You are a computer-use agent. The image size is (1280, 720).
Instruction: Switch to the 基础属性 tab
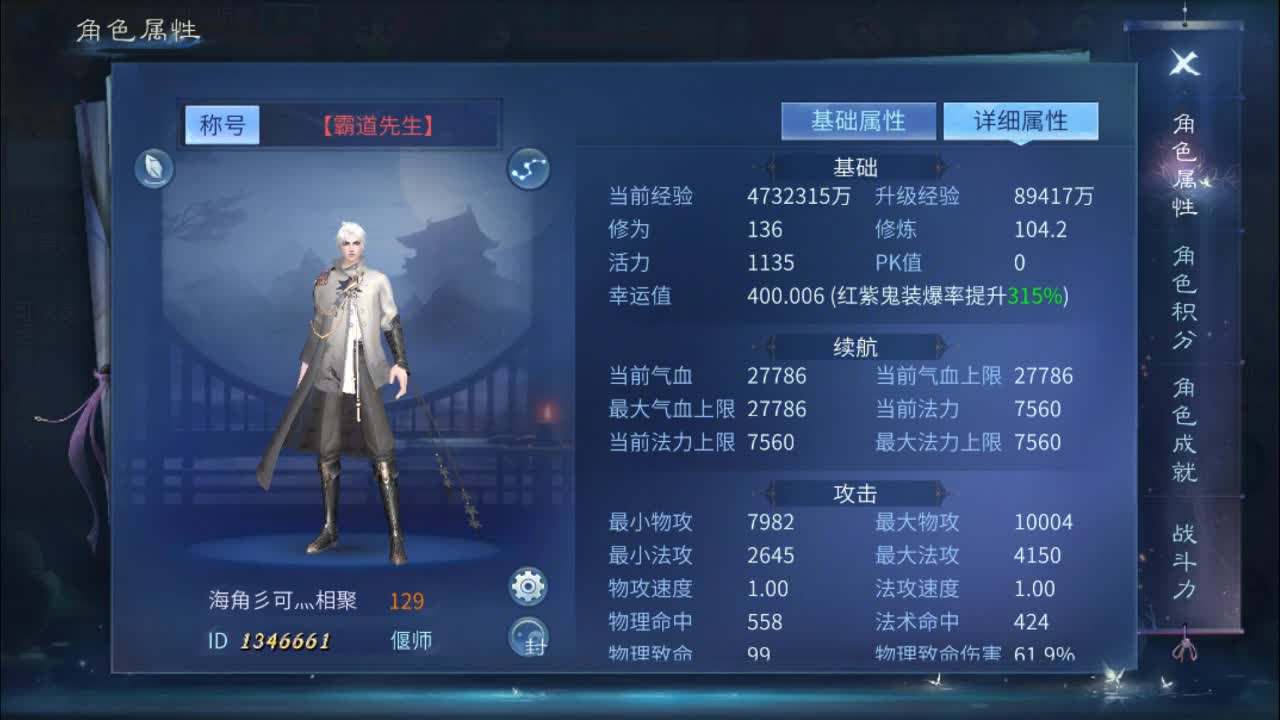point(860,120)
